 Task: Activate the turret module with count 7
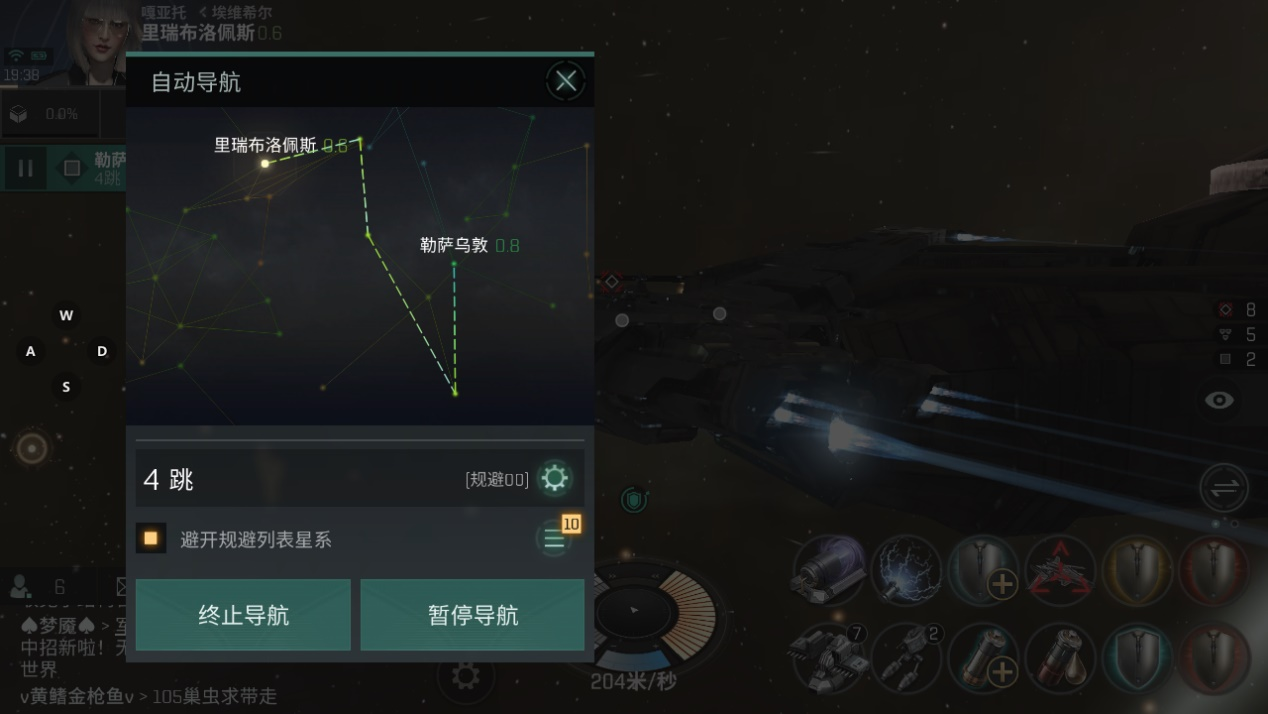point(828,657)
